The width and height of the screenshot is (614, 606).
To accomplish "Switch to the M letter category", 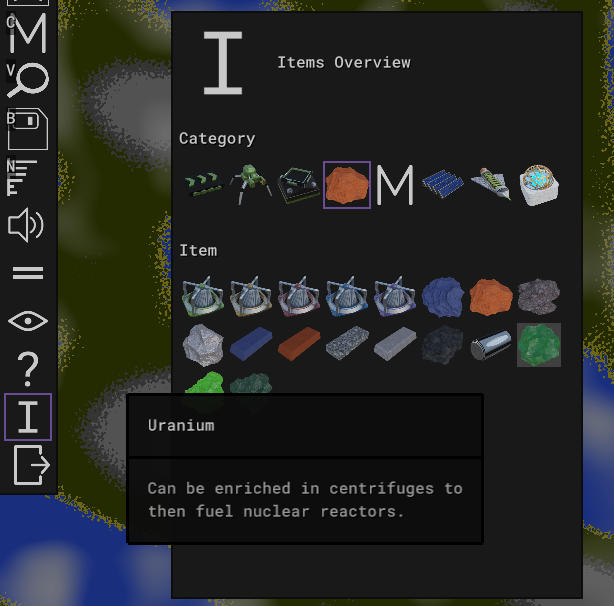I will pos(395,185).
